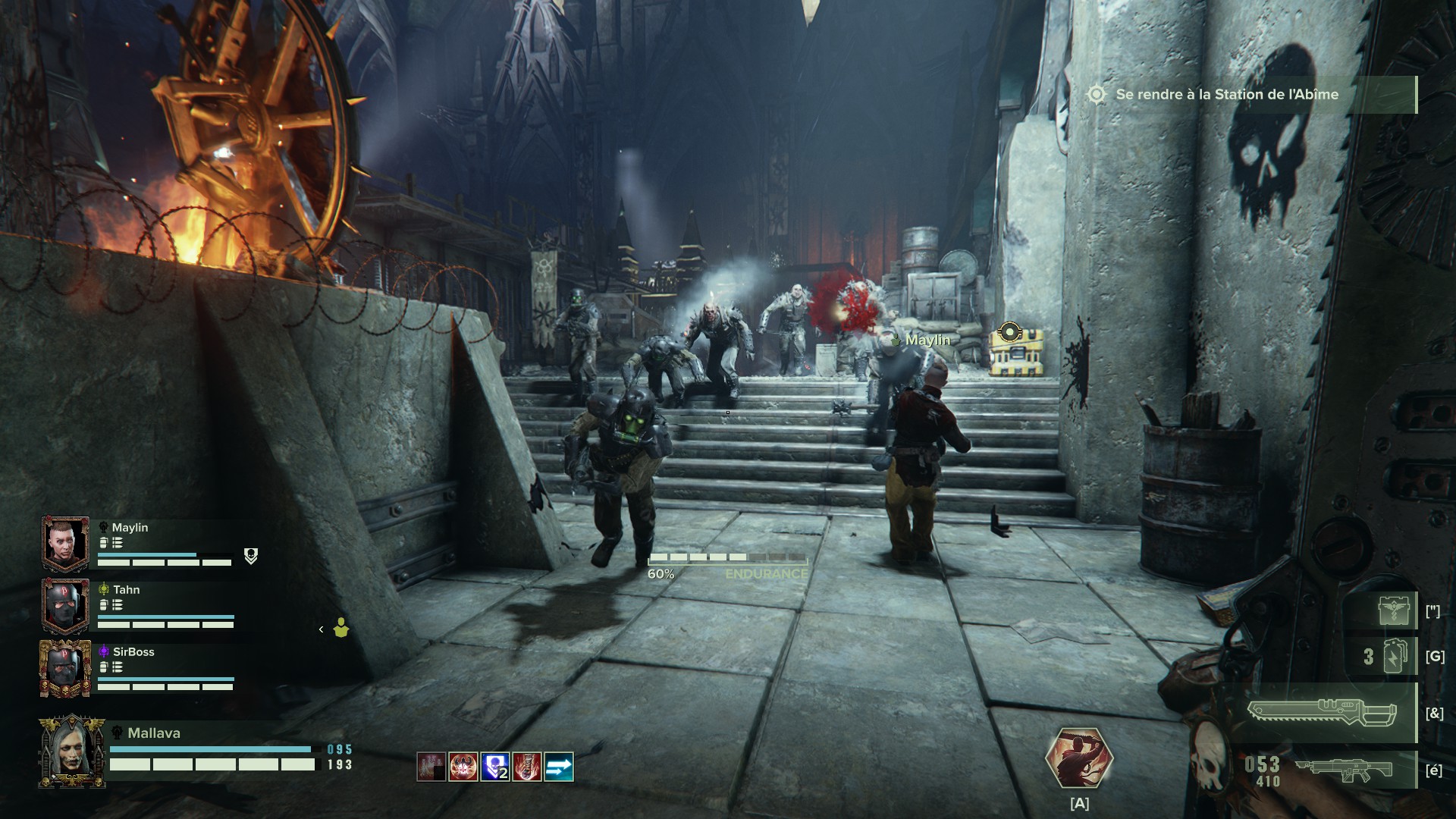This screenshot has height=819, width=1456.
Task: Select the stun grenade slot
Action: [x=1394, y=656]
